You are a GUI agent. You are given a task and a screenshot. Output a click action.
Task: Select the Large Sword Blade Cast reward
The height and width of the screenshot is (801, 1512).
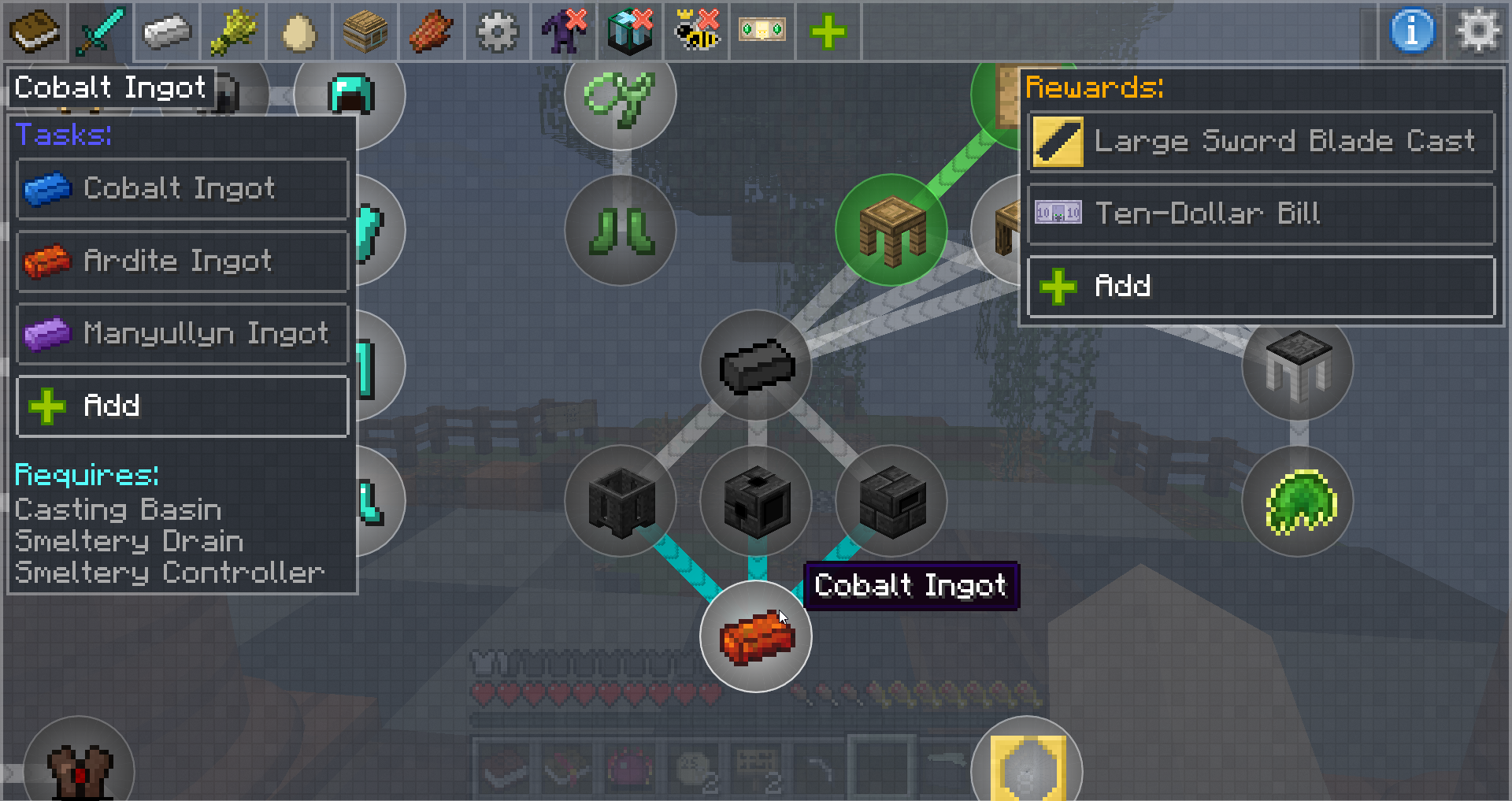tap(1261, 142)
